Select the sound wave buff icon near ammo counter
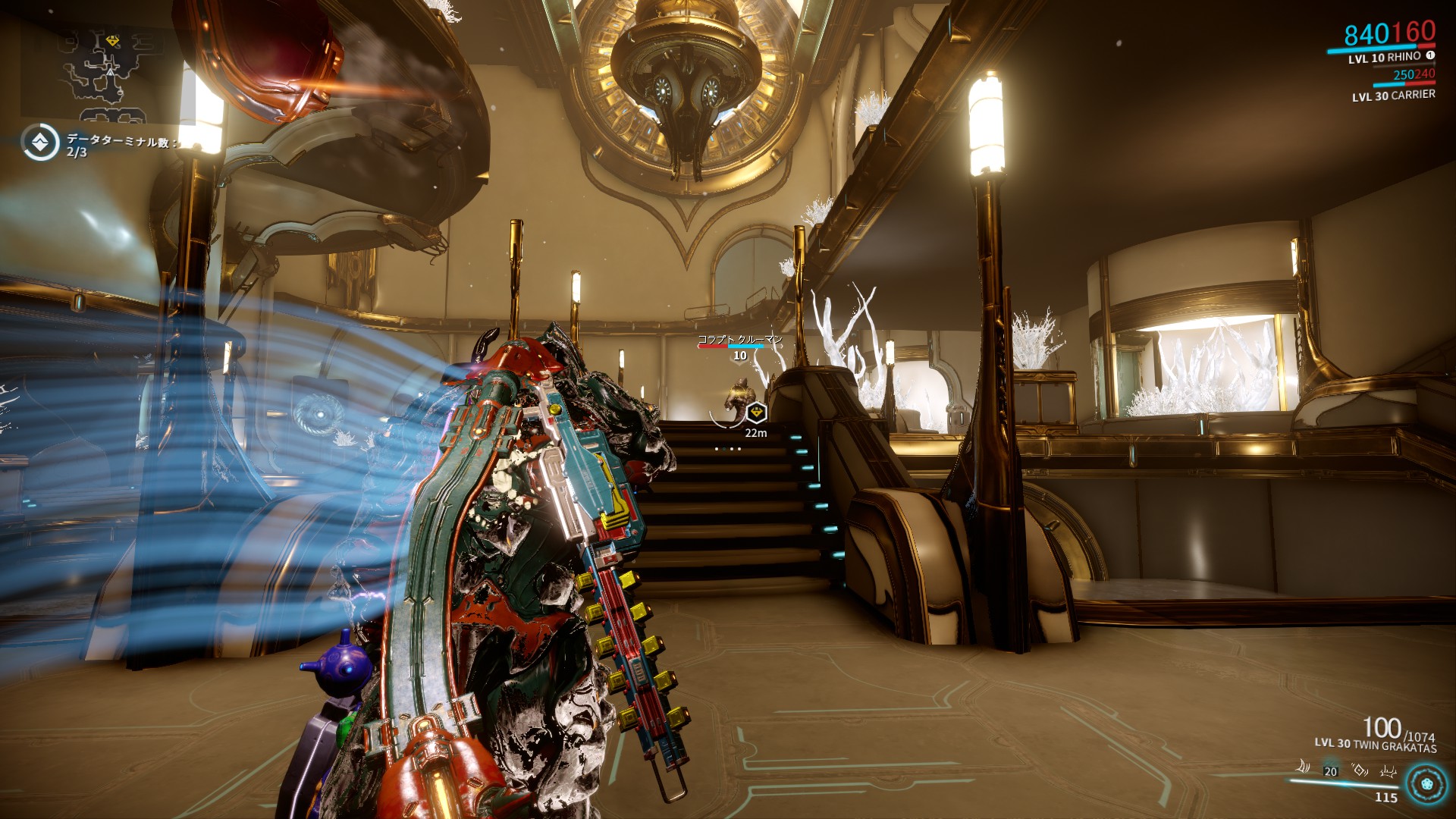1456x819 pixels. tap(1303, 767)
